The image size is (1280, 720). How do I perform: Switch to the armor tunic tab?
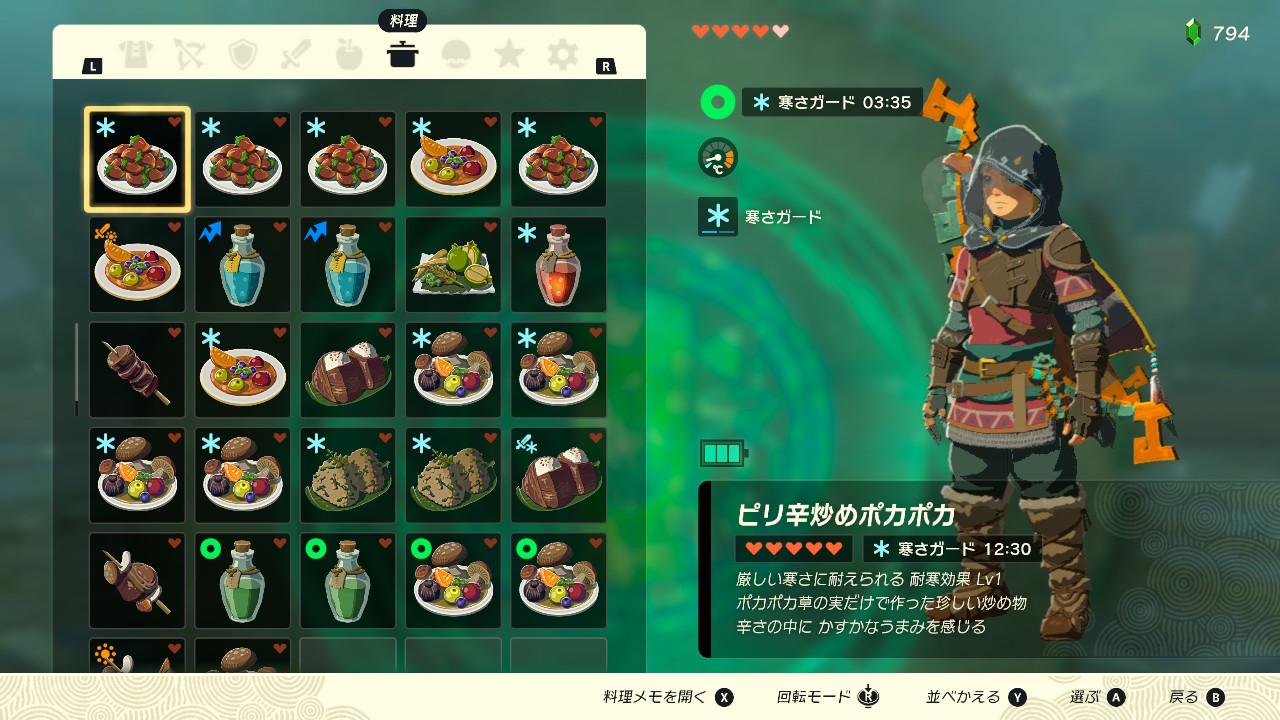click(x=135, y=55)
